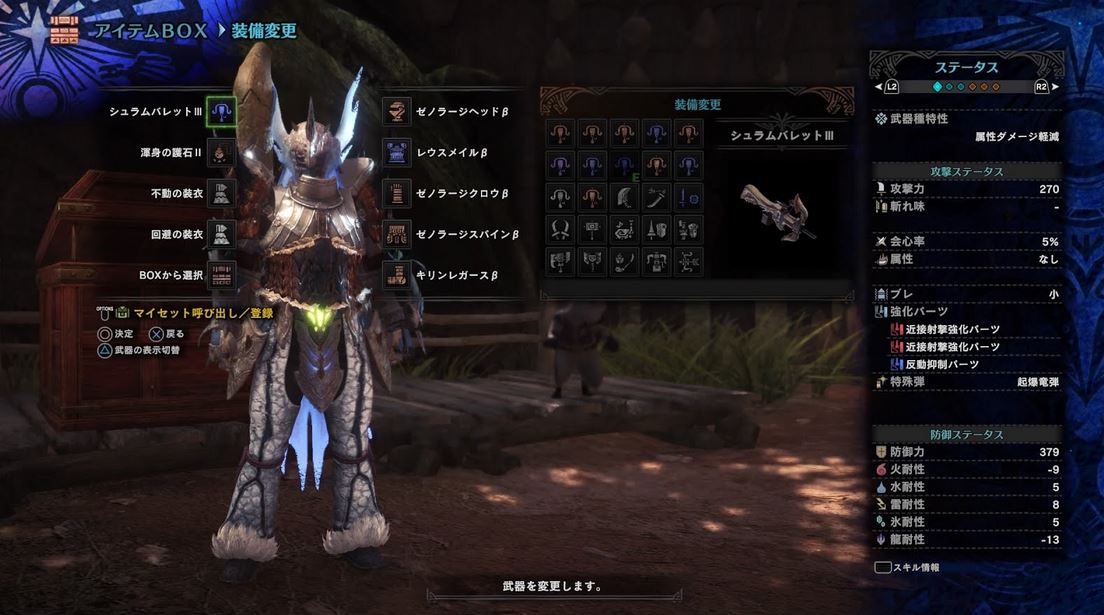Open the 渾身の護石II charm slot
The width and height of the screenshot is (1104, 615).
tap(221, 151)
